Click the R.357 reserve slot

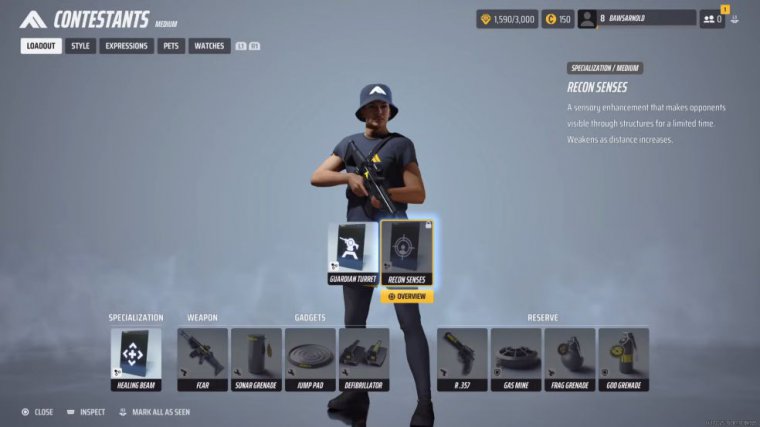[x=462, y=359]
